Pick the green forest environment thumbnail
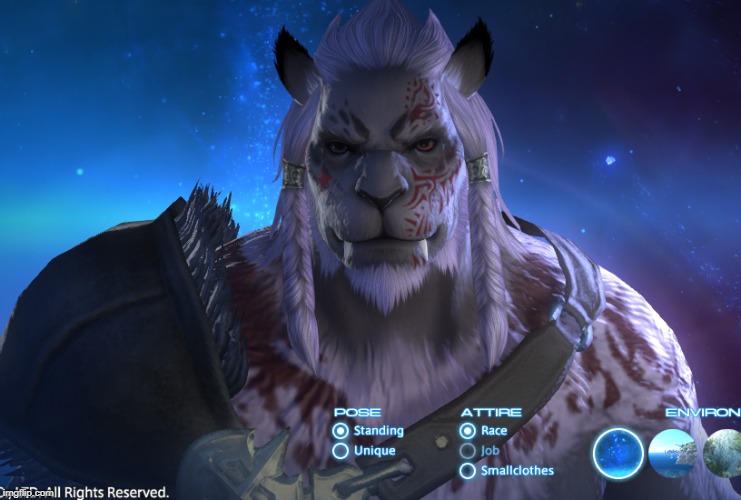Screen dimensions: 741x500 click(x=724, y=454)
